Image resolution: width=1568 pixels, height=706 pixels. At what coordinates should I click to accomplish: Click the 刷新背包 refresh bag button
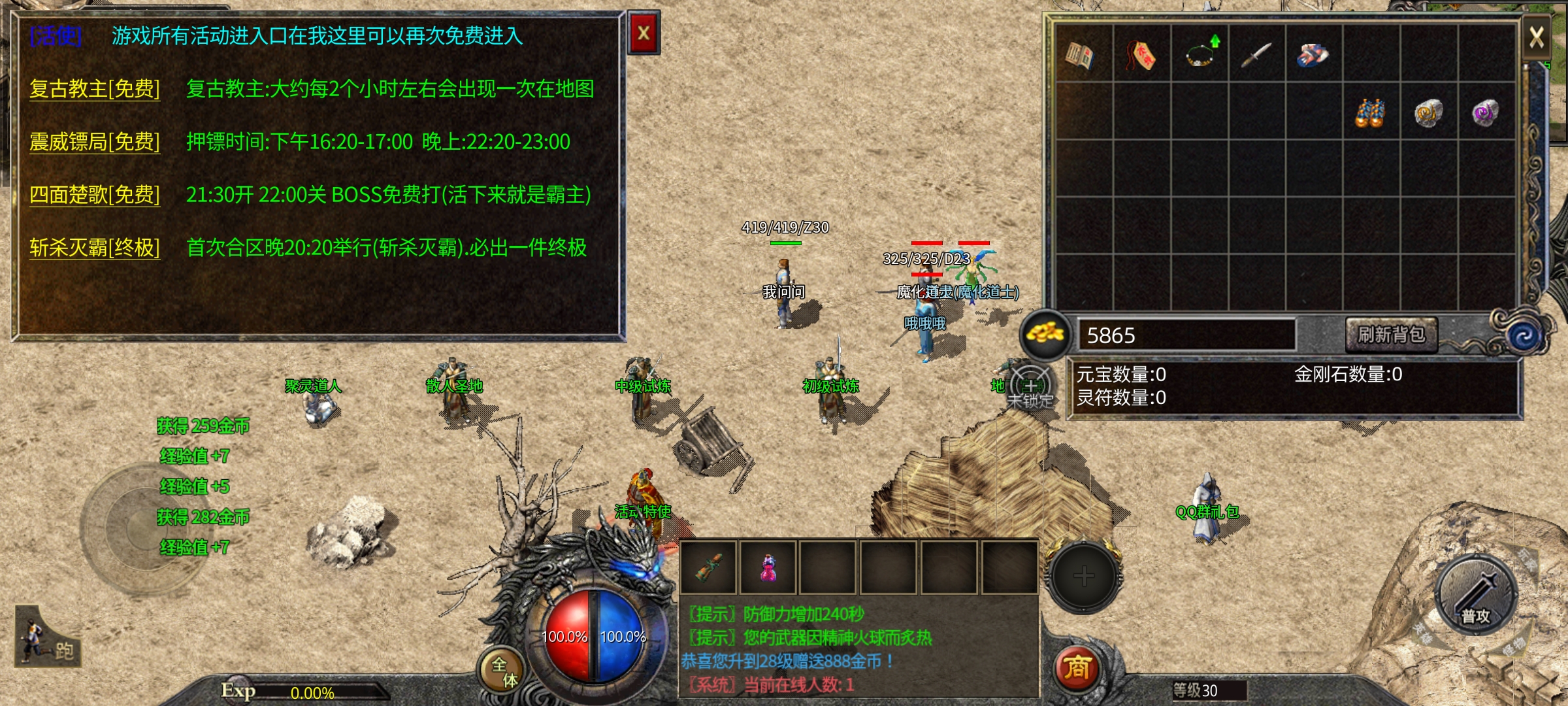(1391, 335)
